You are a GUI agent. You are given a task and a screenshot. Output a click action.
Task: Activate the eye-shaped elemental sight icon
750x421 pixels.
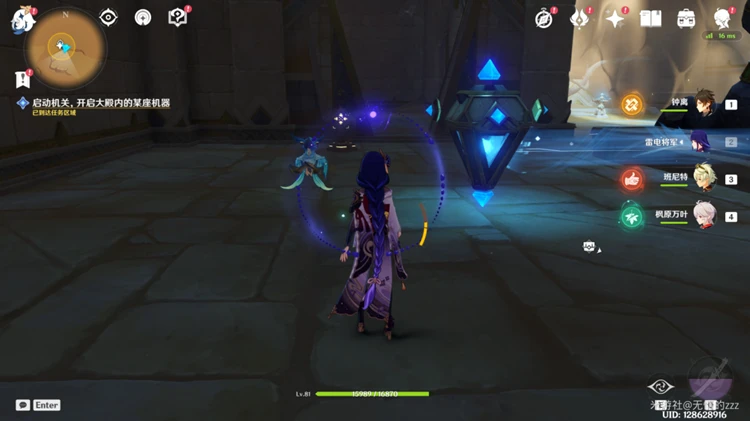(109, 17)
